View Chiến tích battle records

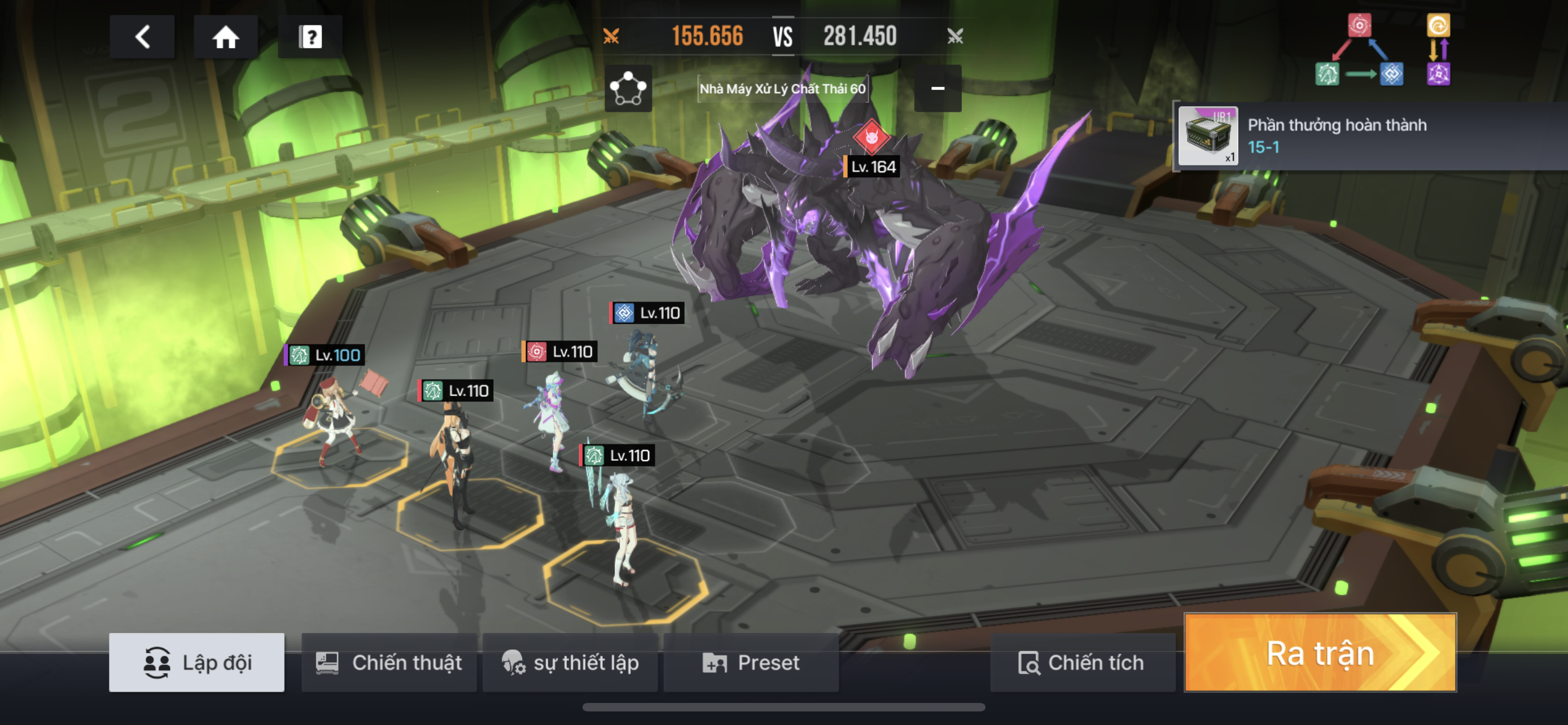click(x=1082, y=662)
